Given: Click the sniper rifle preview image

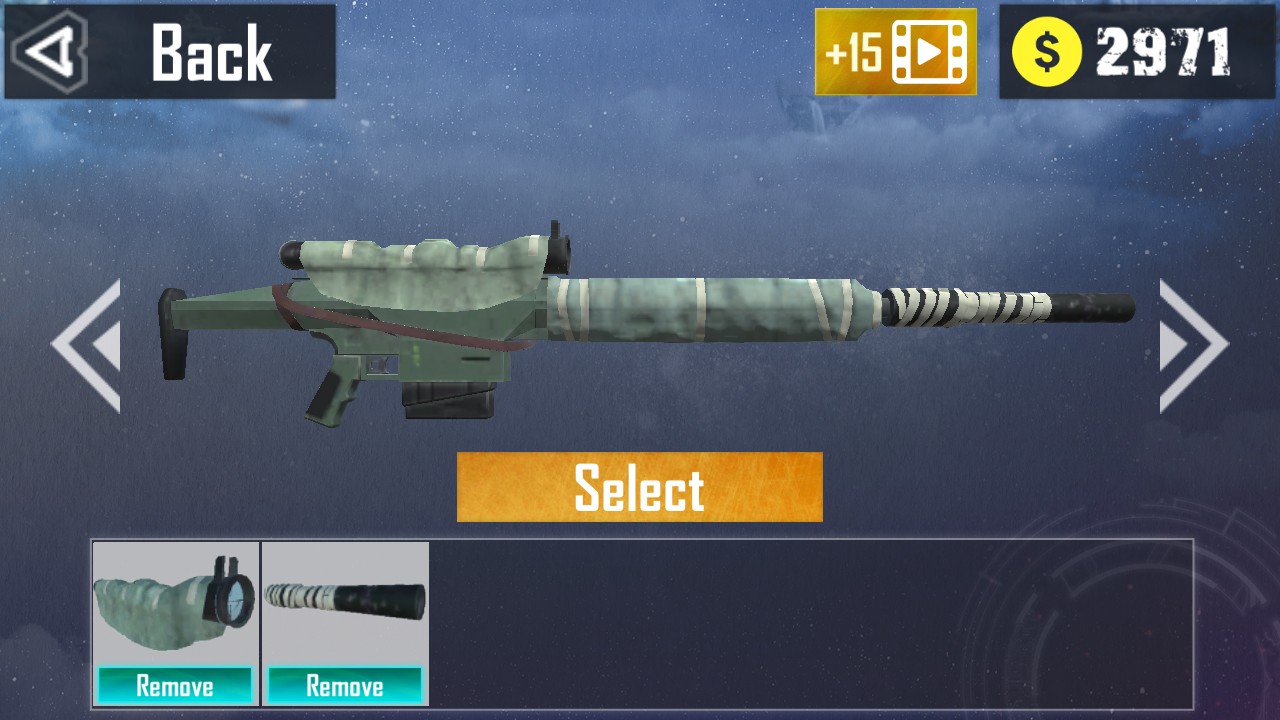Looking at the screenshot, I should pyautogui.click(x=620, y=320).
